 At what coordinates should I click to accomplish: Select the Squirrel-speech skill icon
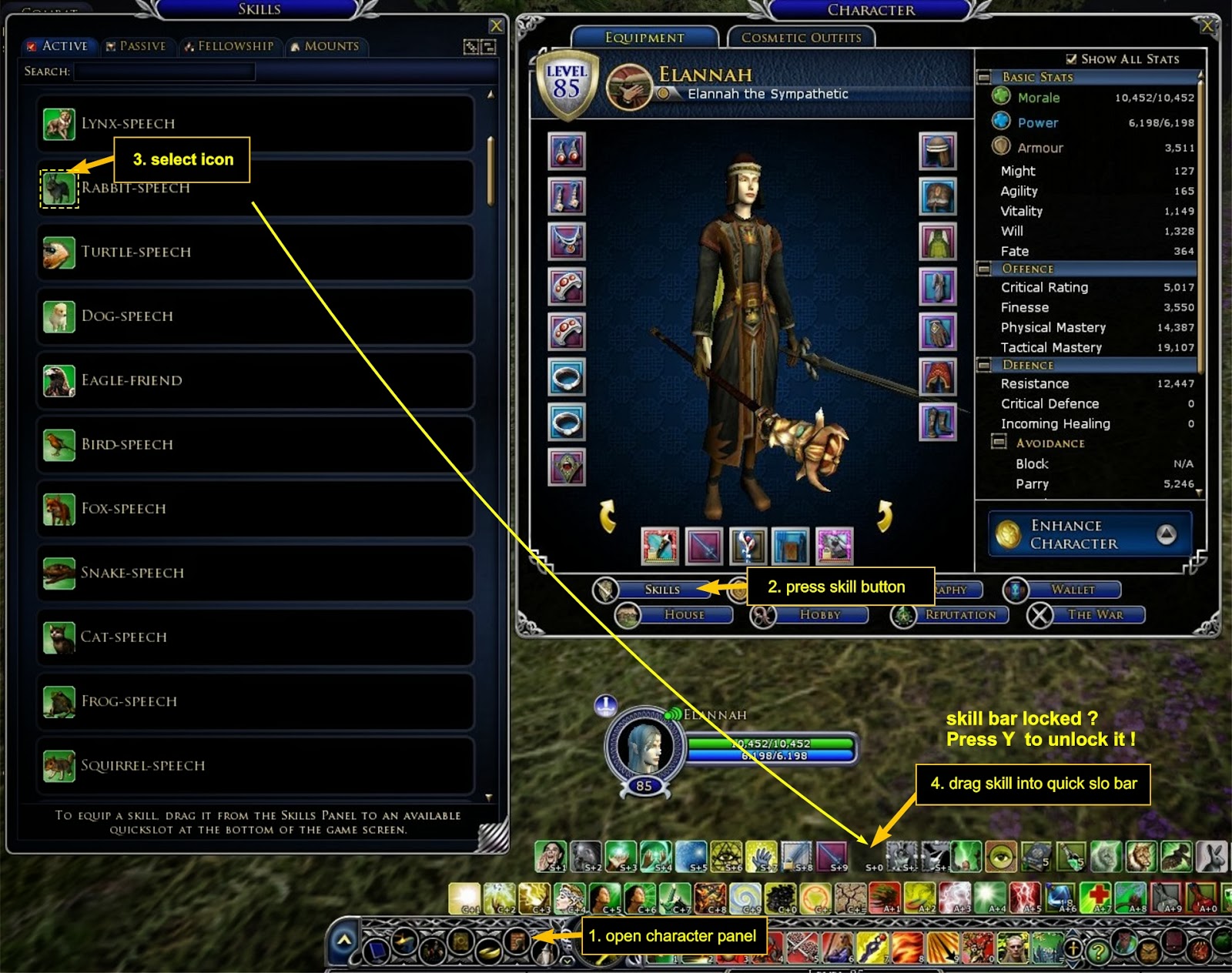point(59,765)
